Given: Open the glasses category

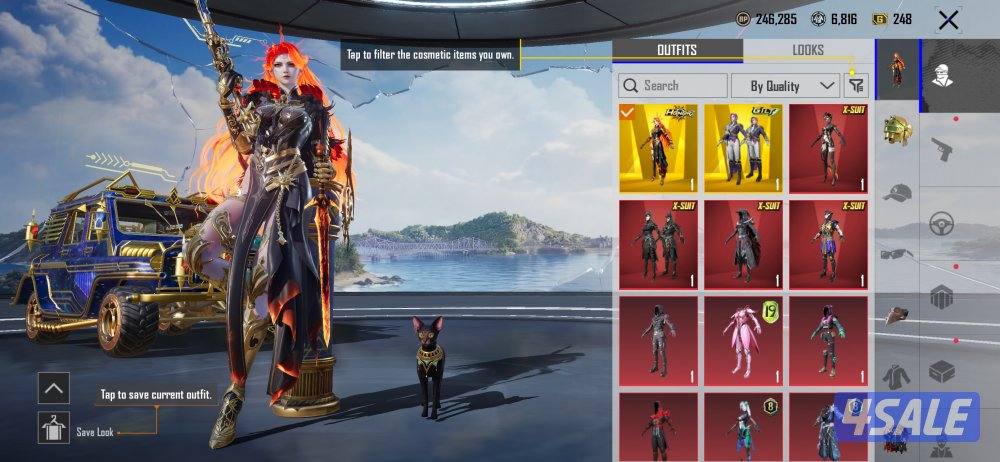Looking at the screenshot, I should [x=897, y=254].
